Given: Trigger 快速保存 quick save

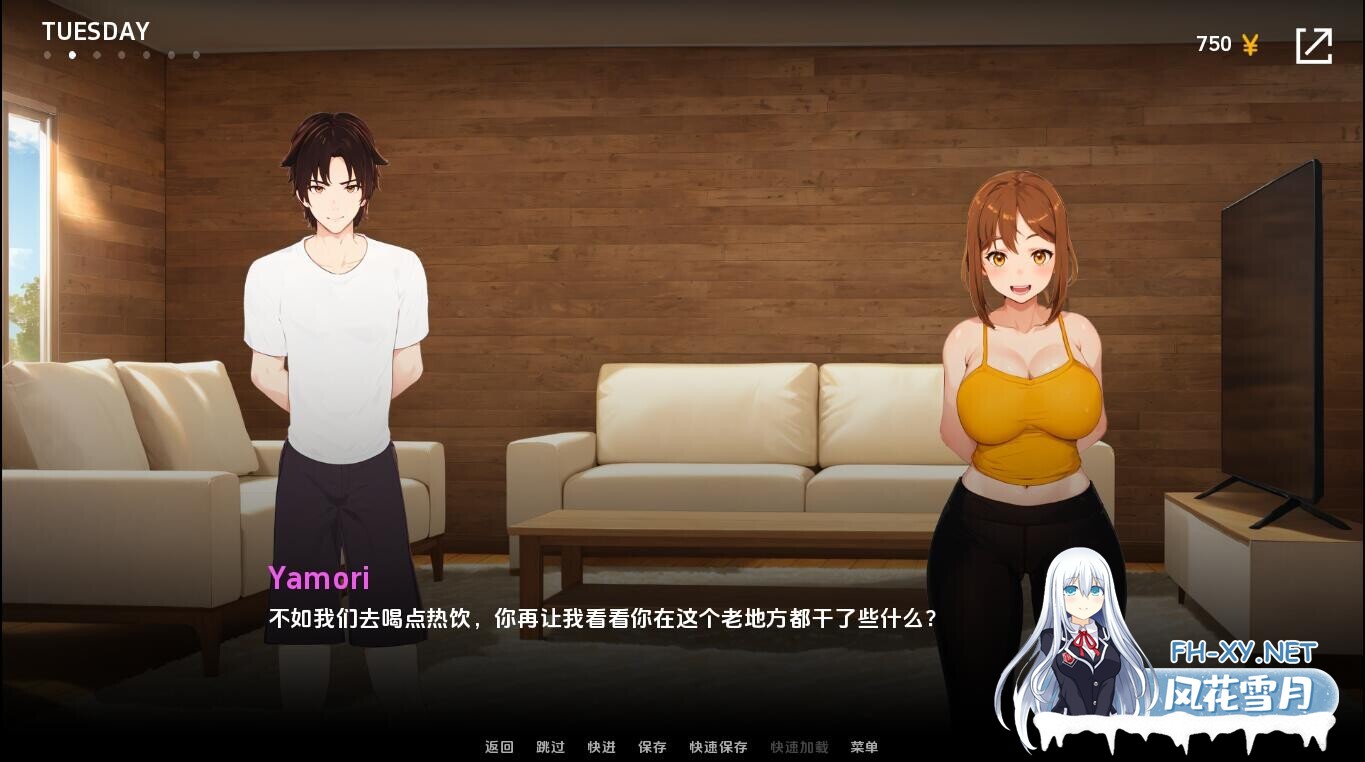Looking at the screenshot, I should (x=717, y=747).
